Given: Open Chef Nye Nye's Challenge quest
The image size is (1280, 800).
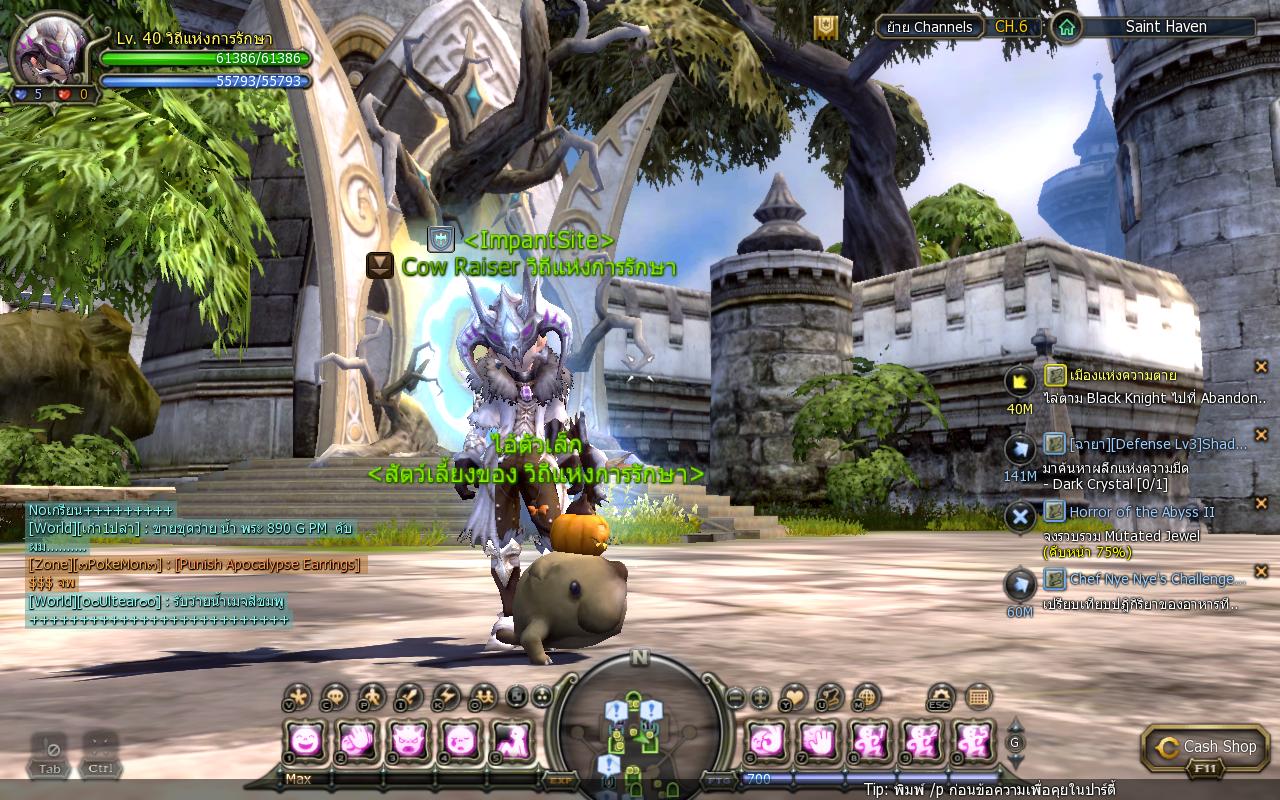Looking at the screenshot, I should click(1157, 579).
